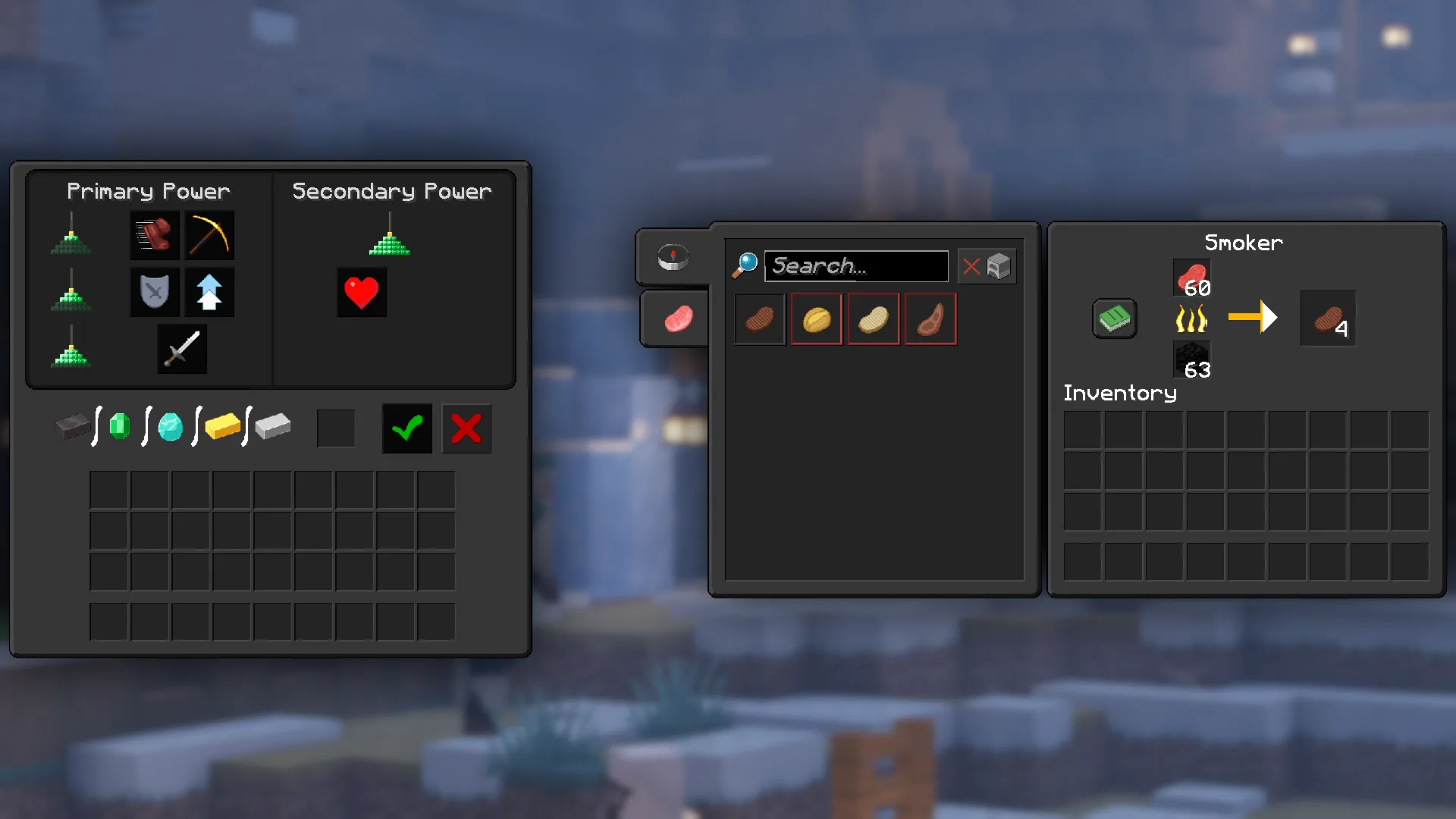Screen dimensions: 1456x819
Task: Toggle the cooked porkchop ingredient option
Action: [x=759, y=318]
